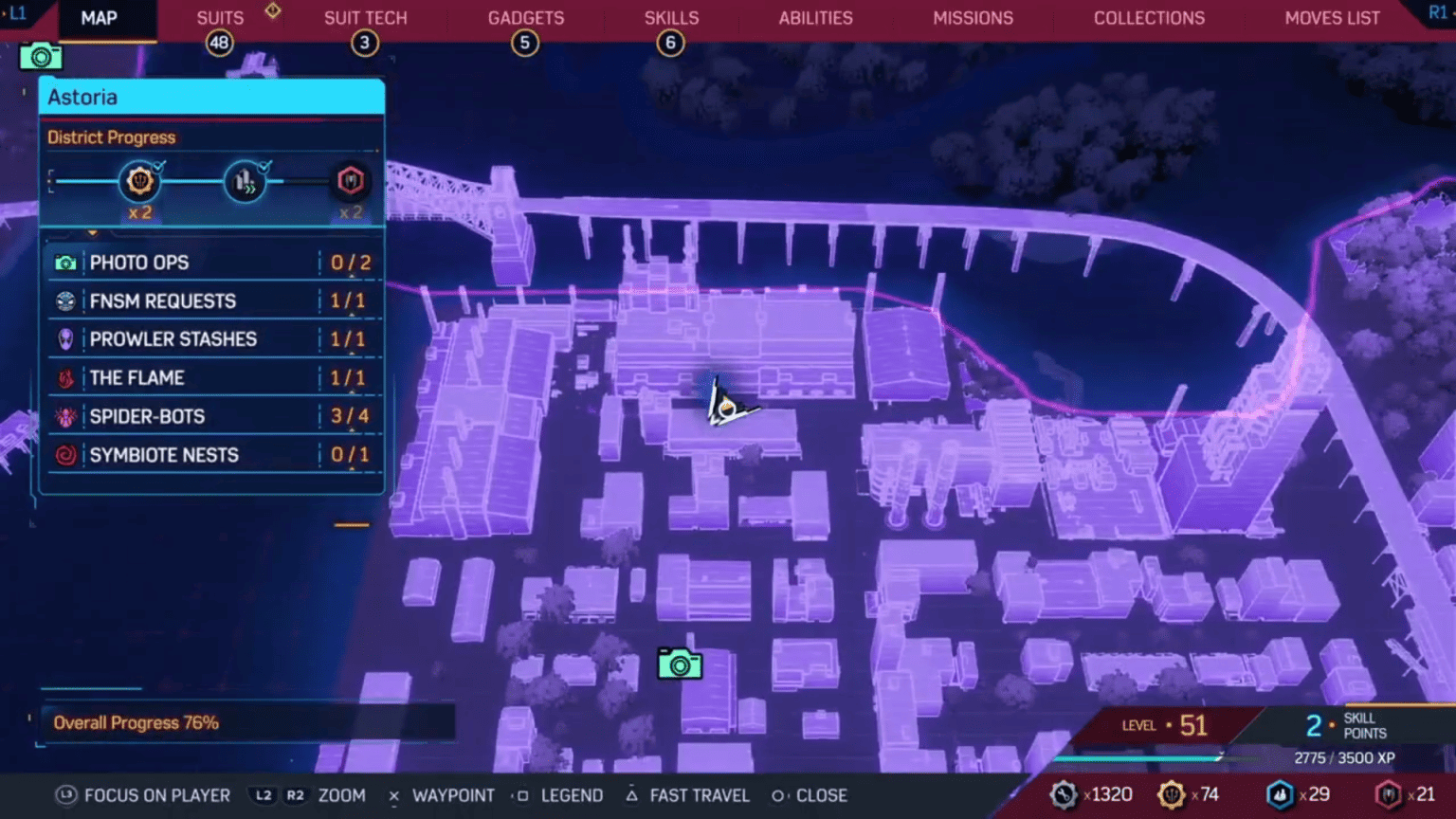1456x819 pixels.
Task: Click the Overall Progress 76% bar
Action: point(136,722)
